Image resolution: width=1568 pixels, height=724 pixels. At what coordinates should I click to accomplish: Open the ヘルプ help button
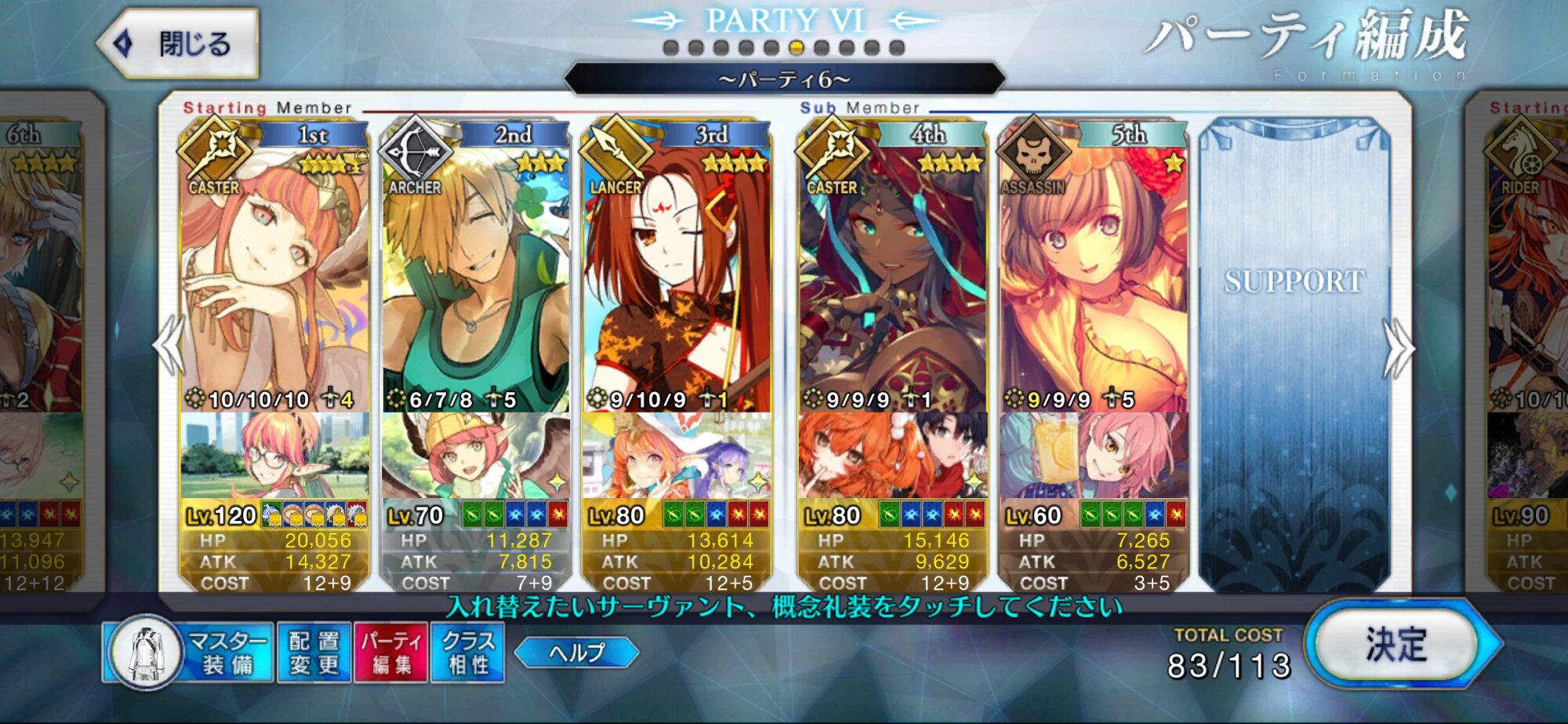click(x=576, y=653)
